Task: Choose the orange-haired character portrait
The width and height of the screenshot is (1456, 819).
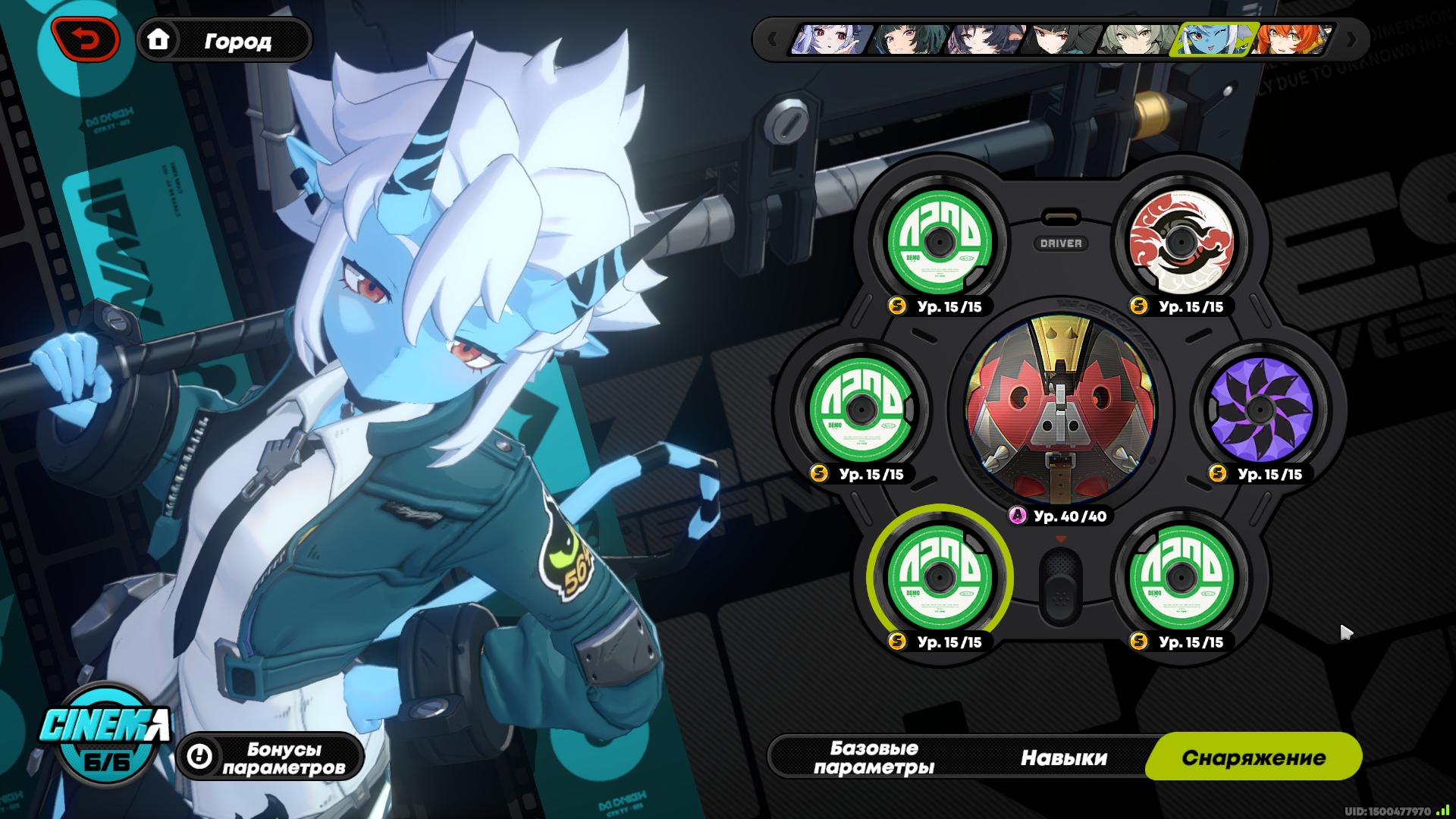Action: click(x=1292, y=39)
